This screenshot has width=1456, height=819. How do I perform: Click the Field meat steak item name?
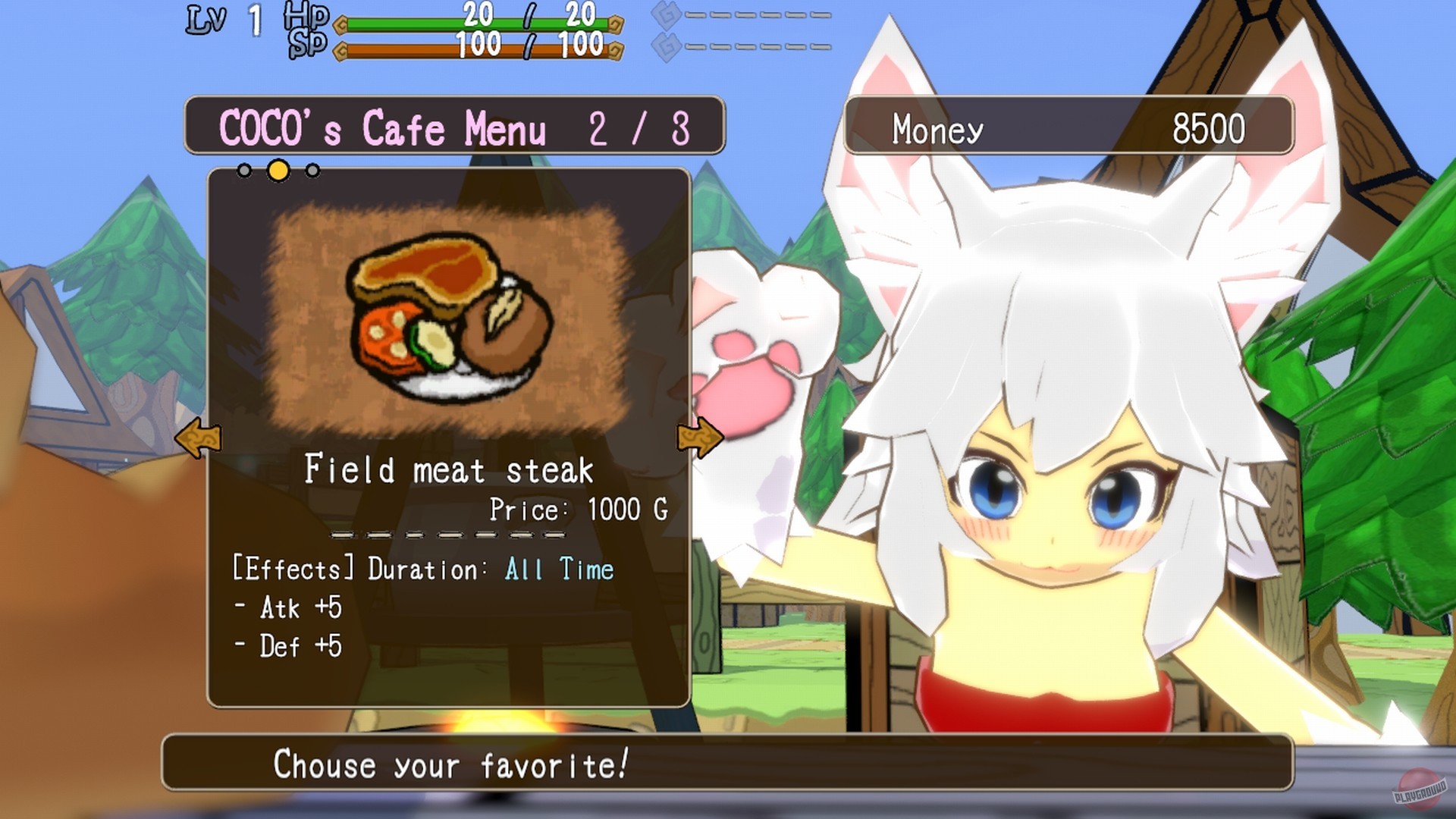click(x=450, y=469)
